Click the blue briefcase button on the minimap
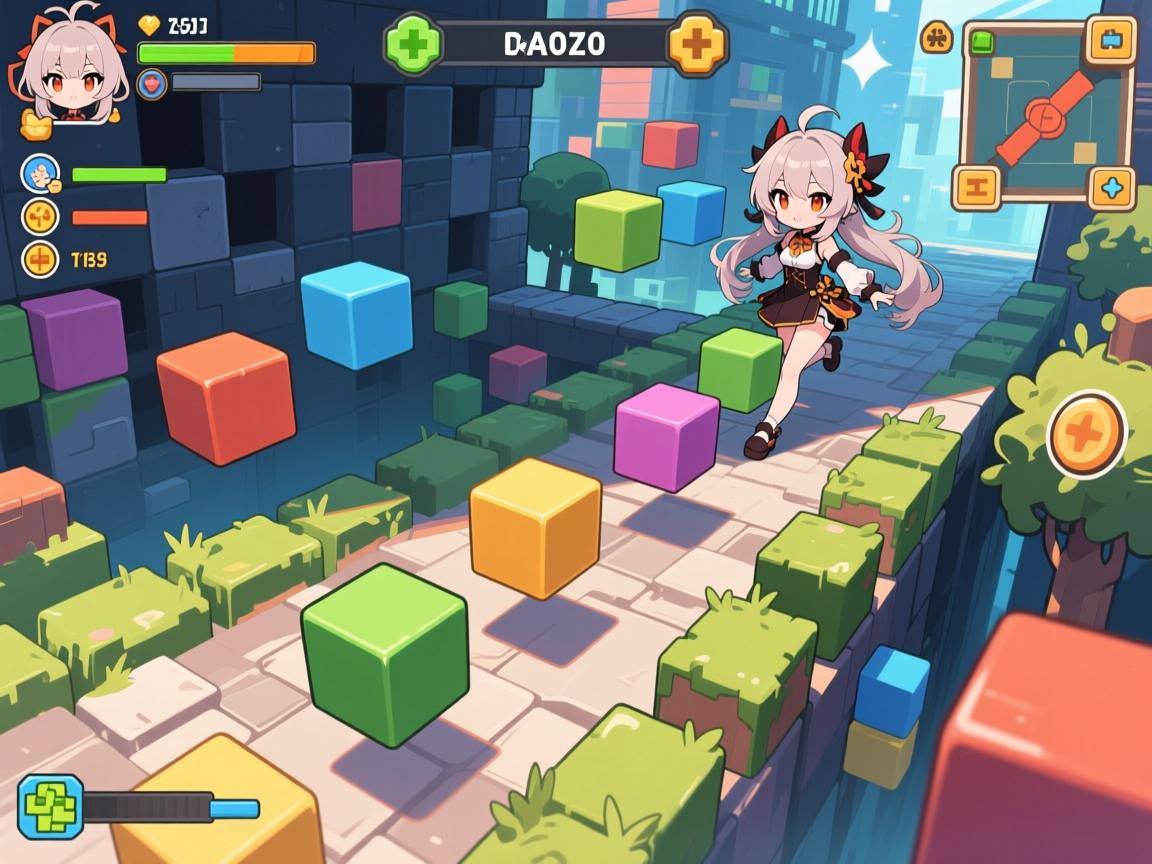The image size is (1152, 864). (x=1112, y=41)
